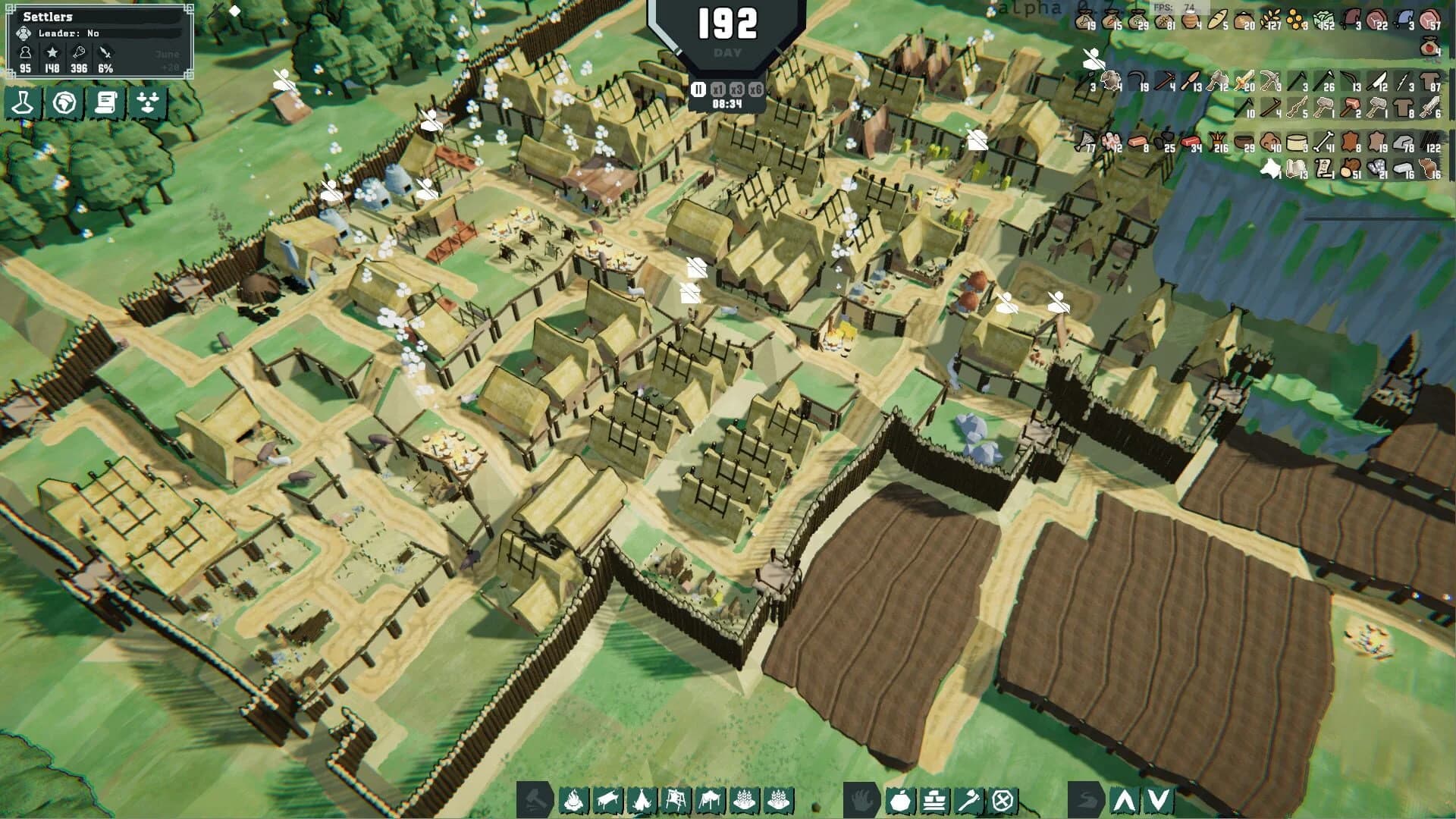
Task: Select the campfire construction icon
Action: click(x=574, y=800)
